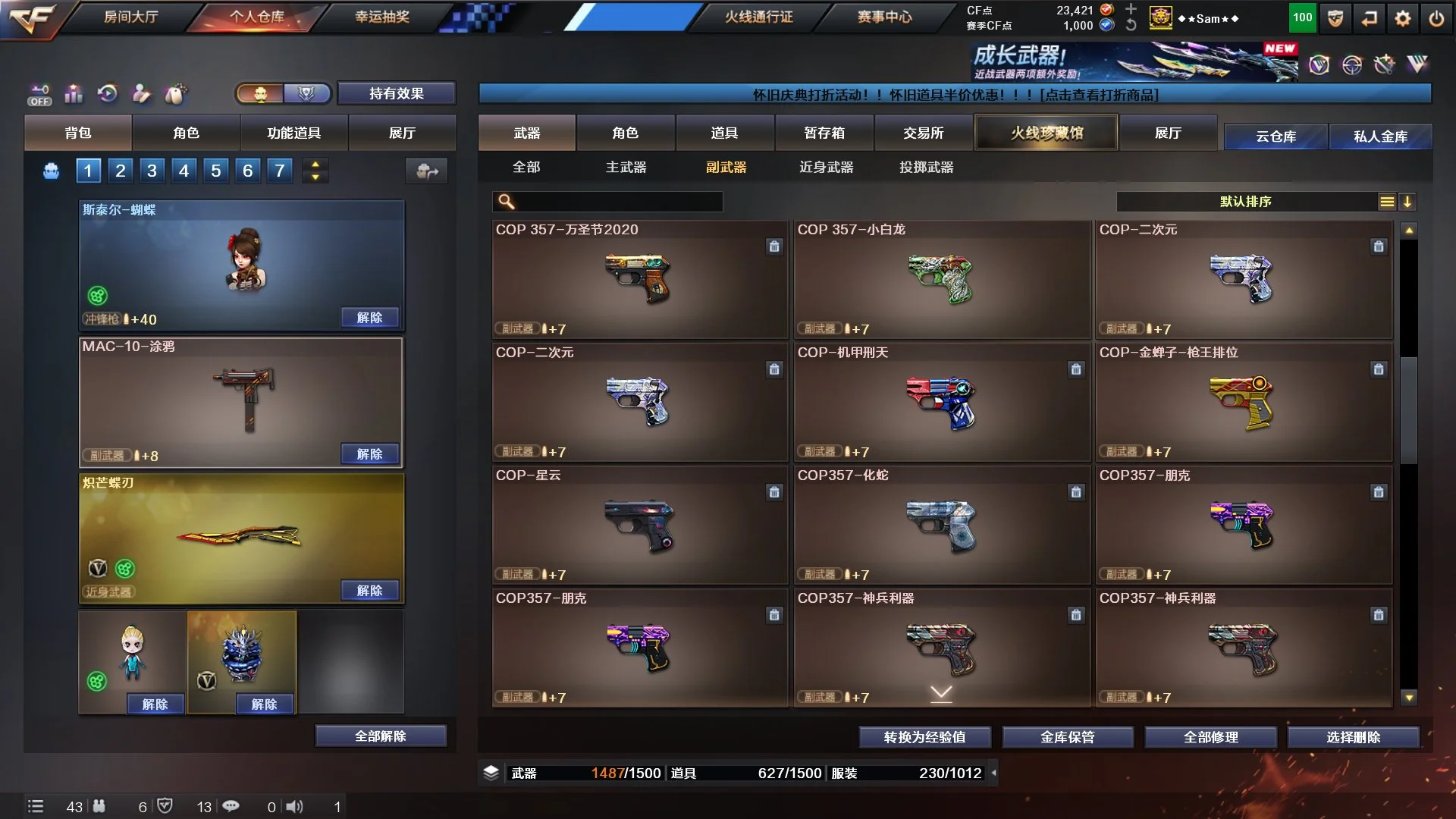Go to 幸运抽奖 lucky draw
The width and height of the screenshot is (1456, 819).
click(x=381, y=17)
